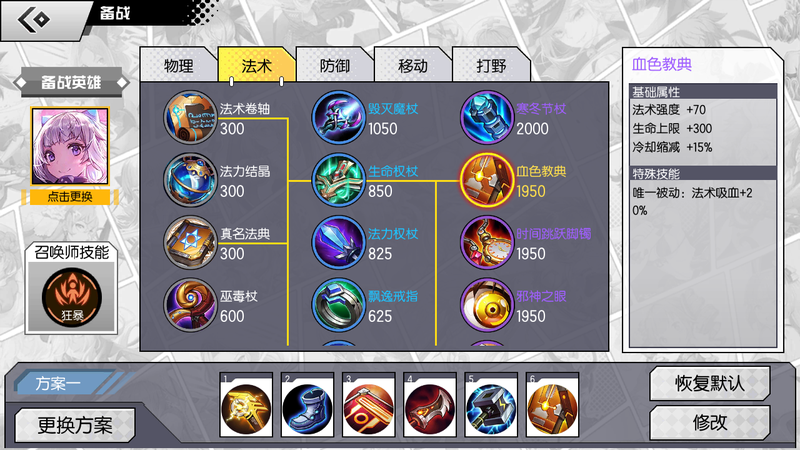This screenshot has width=800, height=450.
Task: Choose the 狂暴 summoner skill icon
Action: coord(70,297)
